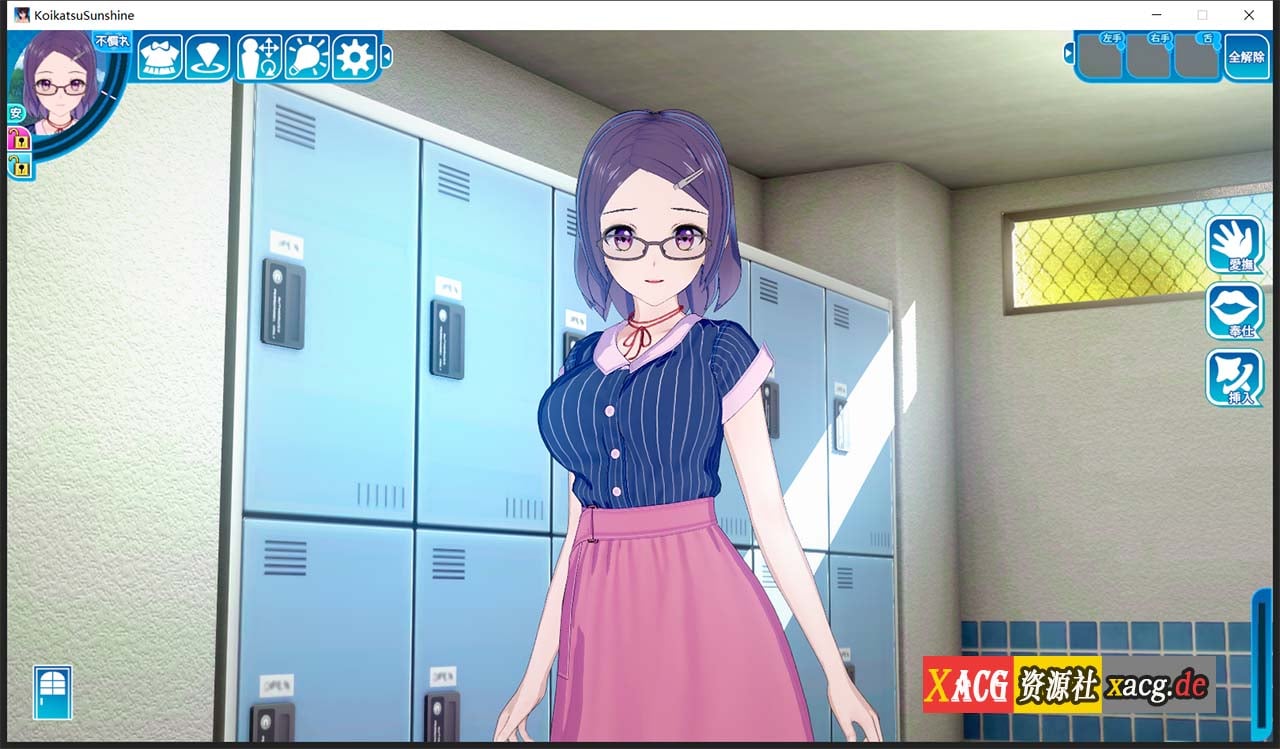Viewport: 1280px width, 749px height.
Task: Toggle the pink padlock switch
Action: (18, 141)
